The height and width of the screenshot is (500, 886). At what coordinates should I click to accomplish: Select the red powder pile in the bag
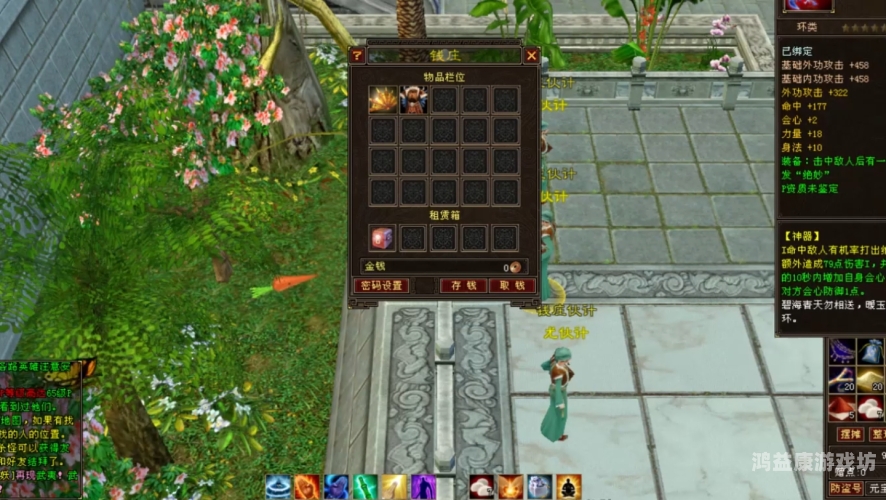[841, 408]
